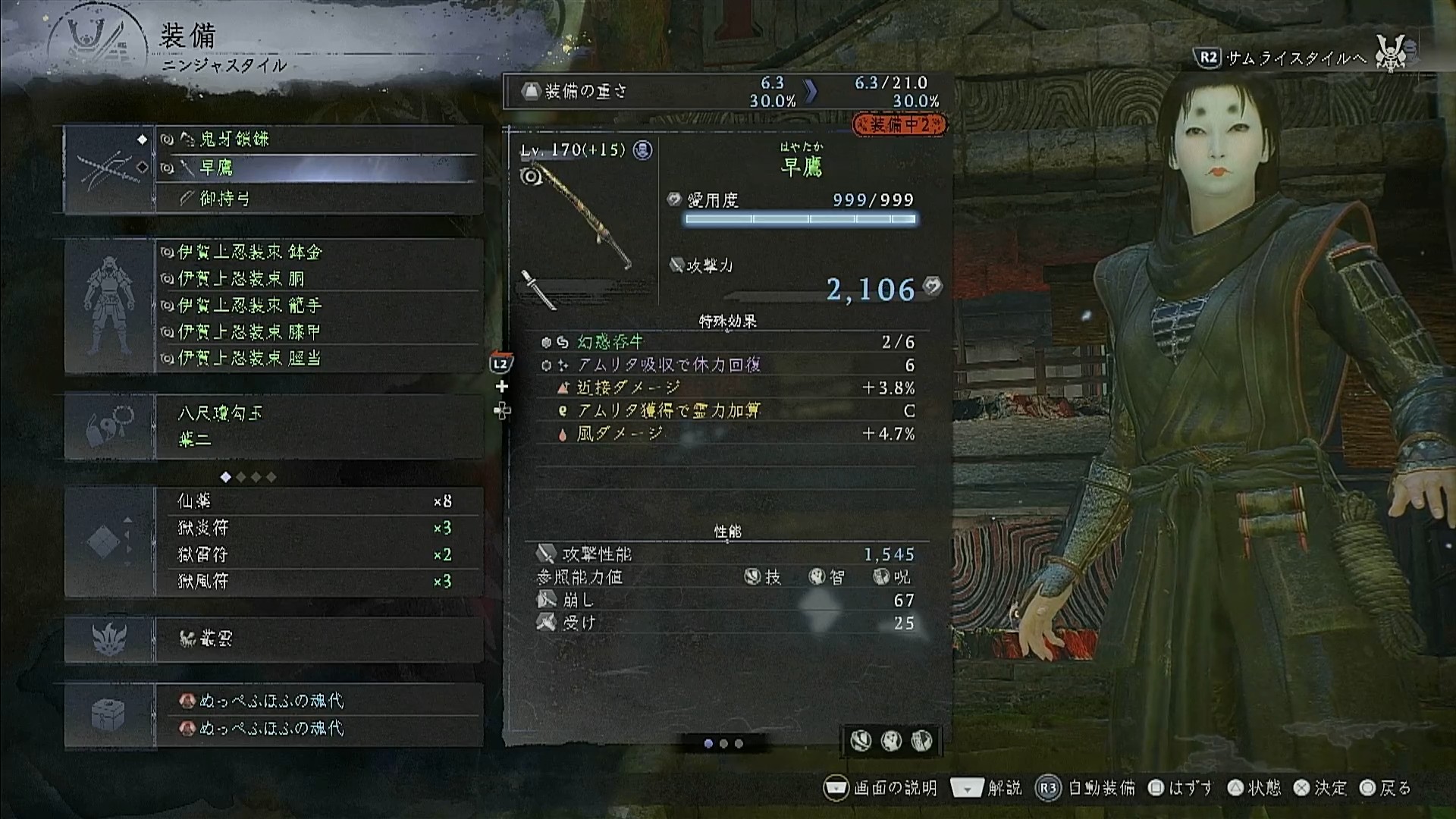Select the first ぬっぺふほふの魂代 soul core
Screen dimensions: 1456x819
(x=318, y=701)
